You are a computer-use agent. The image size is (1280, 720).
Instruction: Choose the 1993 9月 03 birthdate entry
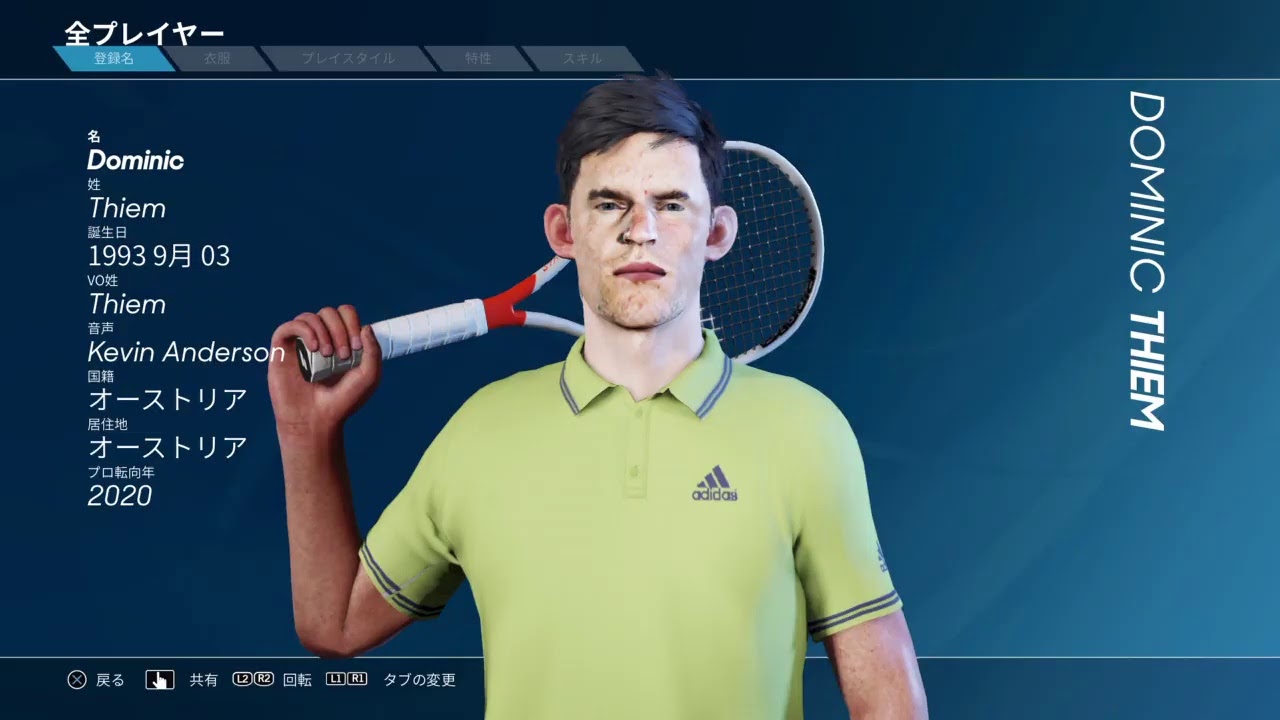pos(159,256)
